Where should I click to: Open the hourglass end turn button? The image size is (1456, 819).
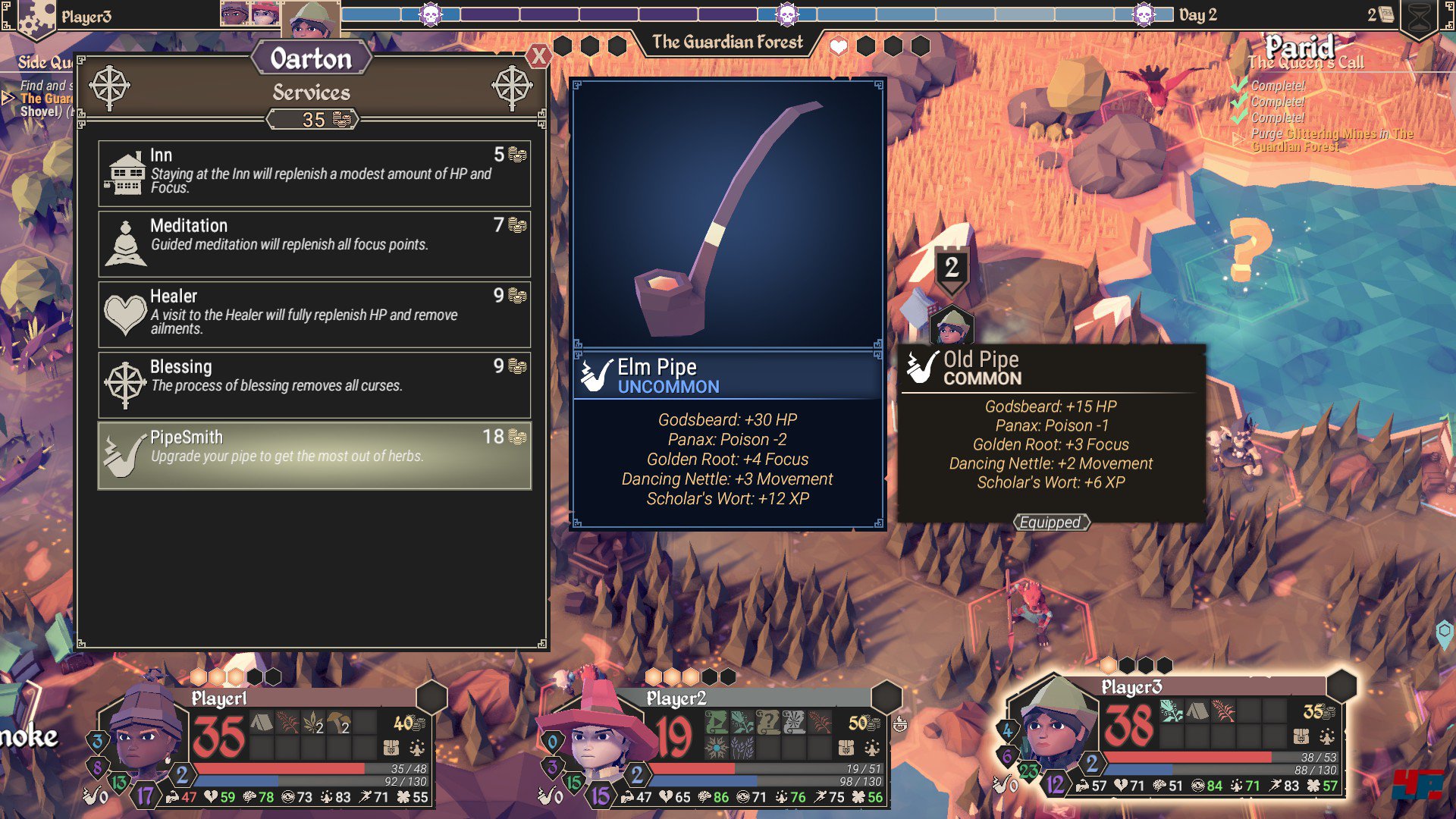(x=1419, y=18)
